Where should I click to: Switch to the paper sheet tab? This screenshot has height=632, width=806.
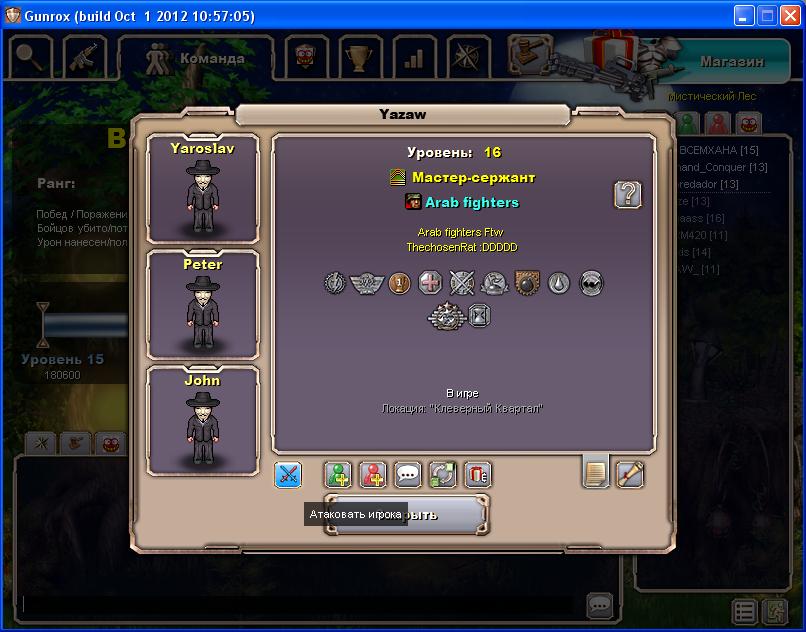(595, 472)
